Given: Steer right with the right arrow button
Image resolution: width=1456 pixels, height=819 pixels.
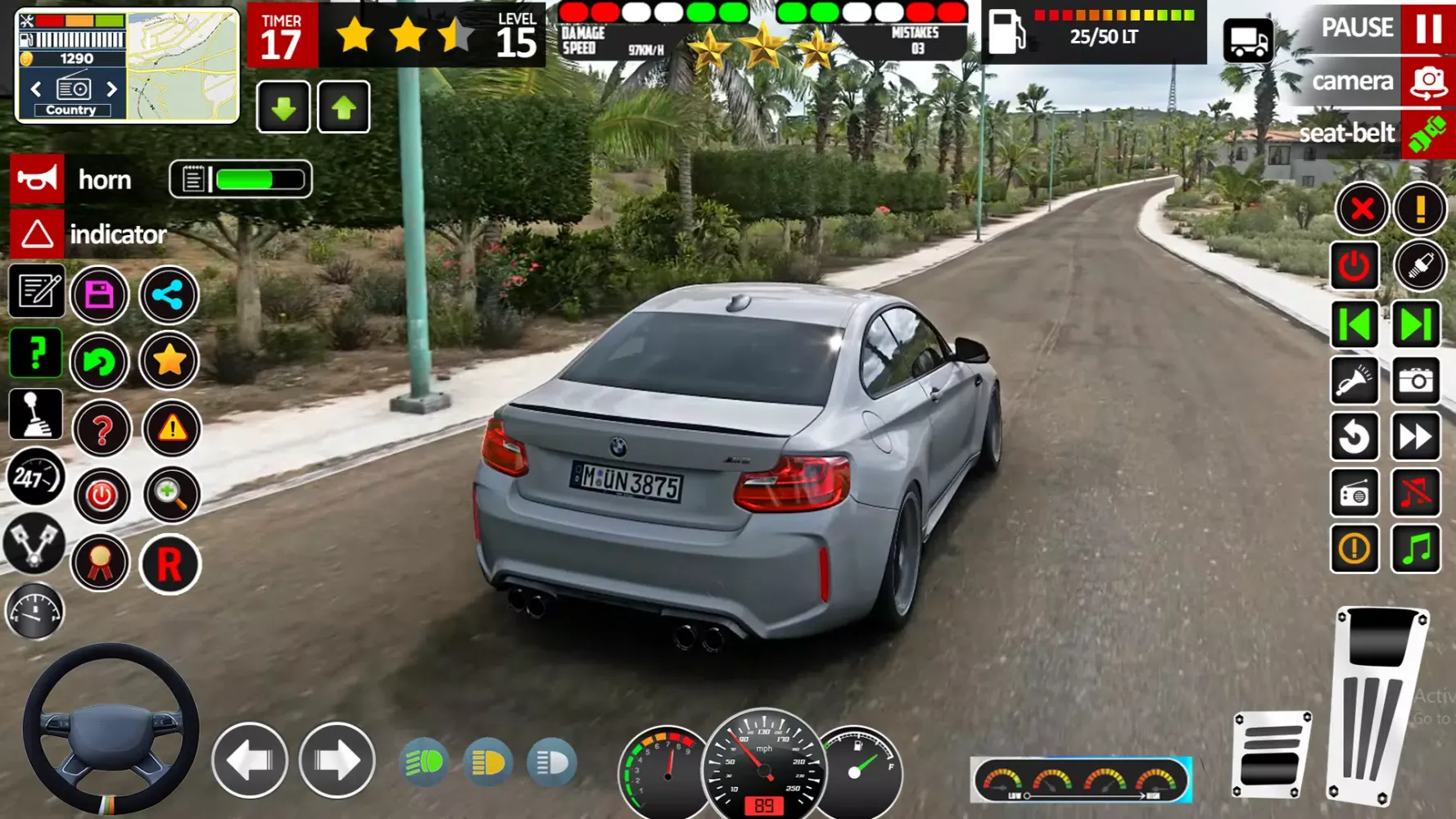Looking at the screenshot, I should tap(337, 761).
